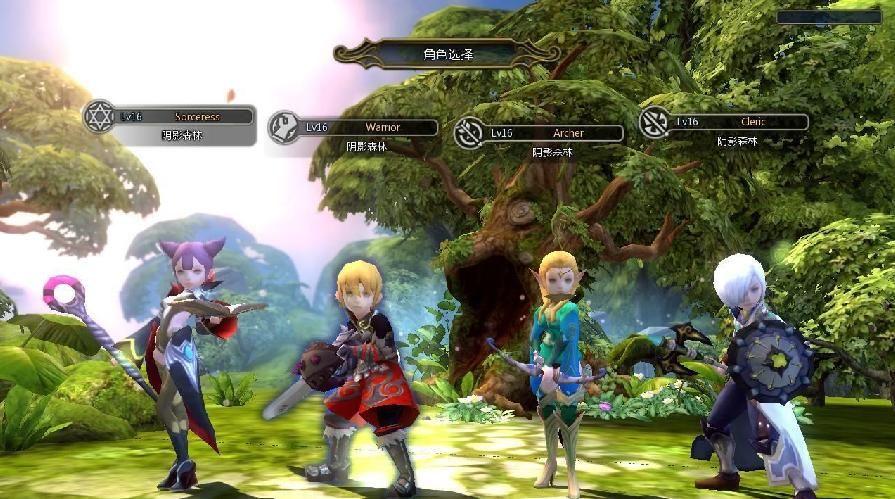
Task: Click the Cleric class emblem icon
Action: click(655, 122)
